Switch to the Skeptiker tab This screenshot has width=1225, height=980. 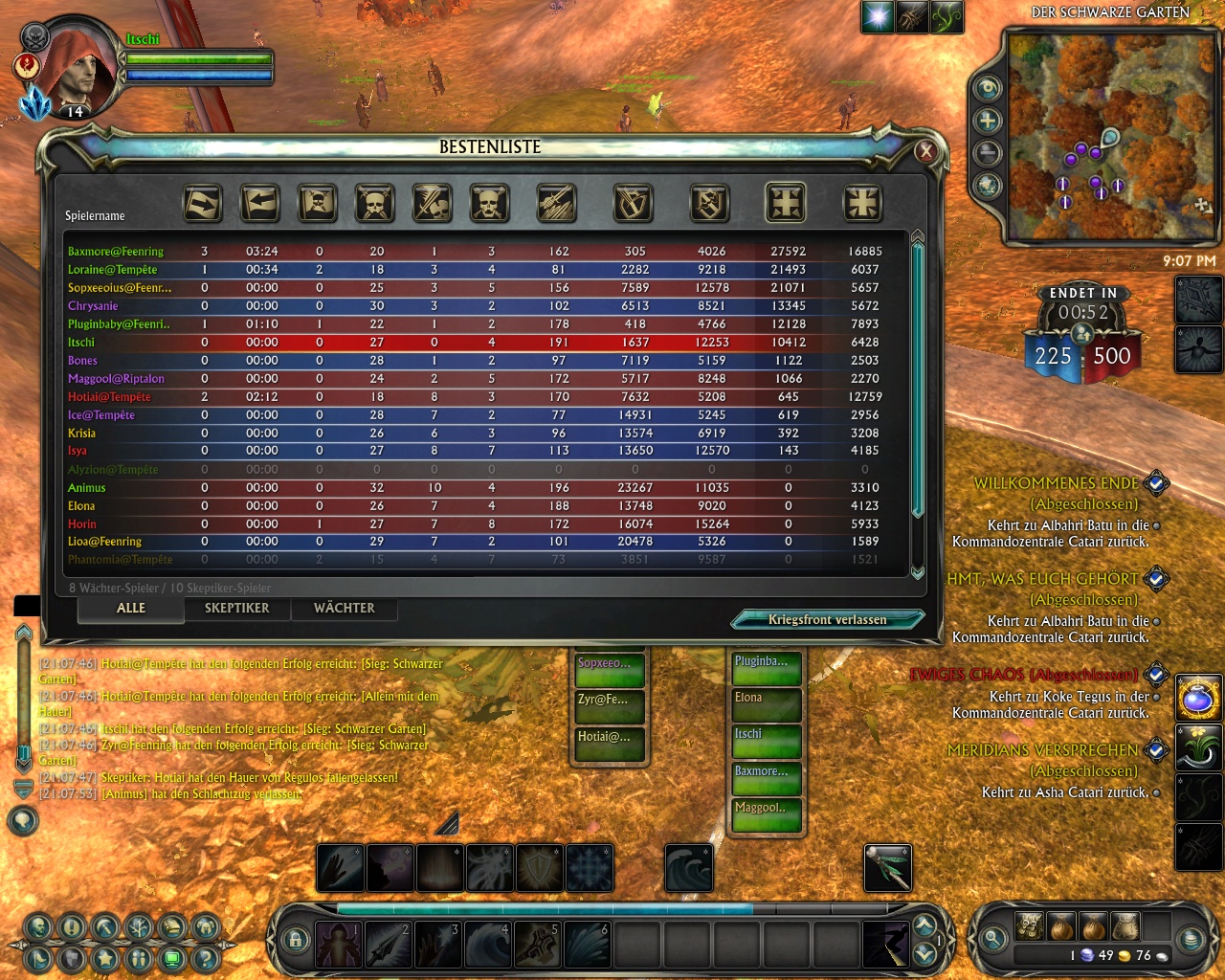[236, 609]
